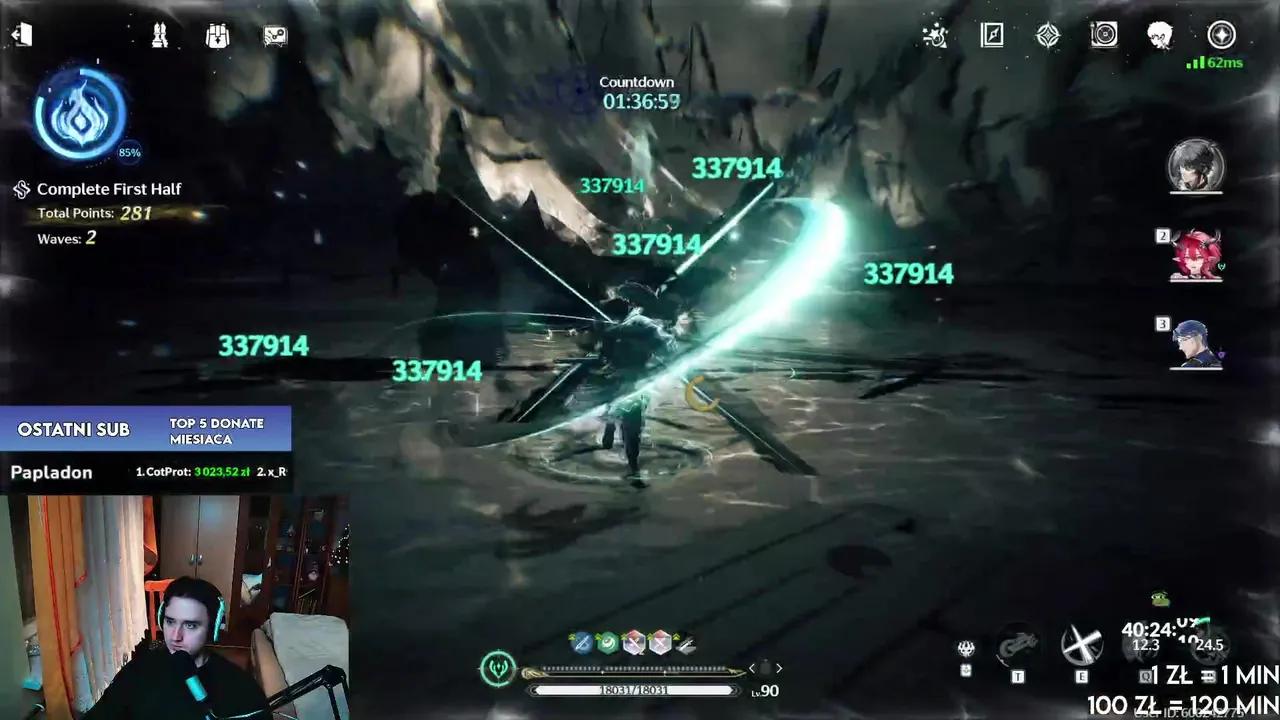The height and width of the screenshot is (720, 1280).
Task: Switch to the red-haired horned character
Action: coord(1196,256)
